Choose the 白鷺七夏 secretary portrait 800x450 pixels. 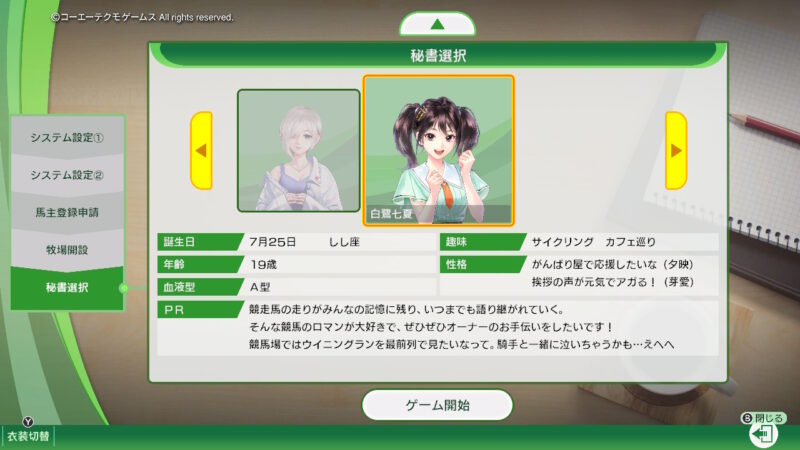point(439,149)
